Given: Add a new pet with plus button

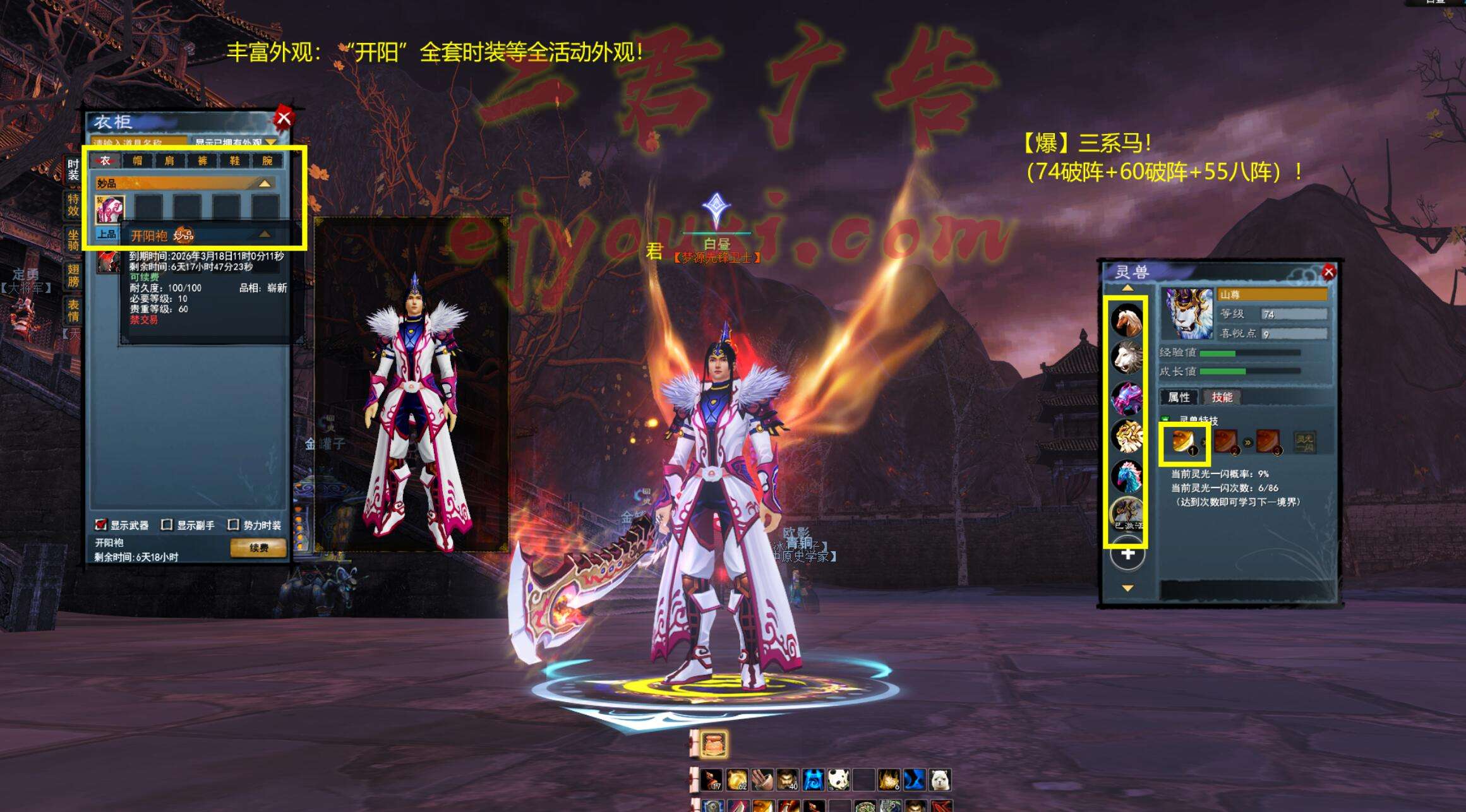Looking at the screenshot, I should [1128, 554].
